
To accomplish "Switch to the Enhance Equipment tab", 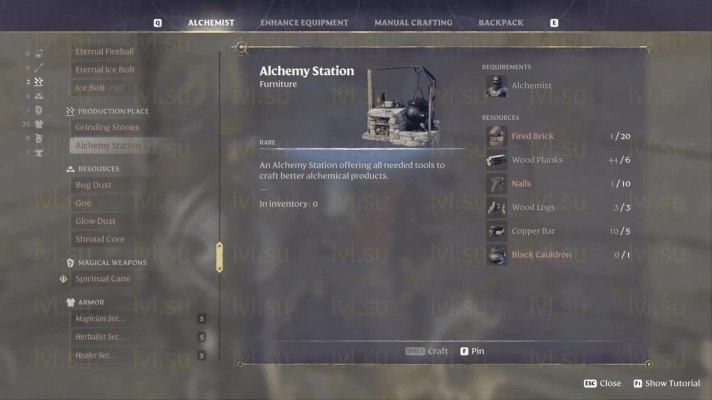I will click(304, 22).
